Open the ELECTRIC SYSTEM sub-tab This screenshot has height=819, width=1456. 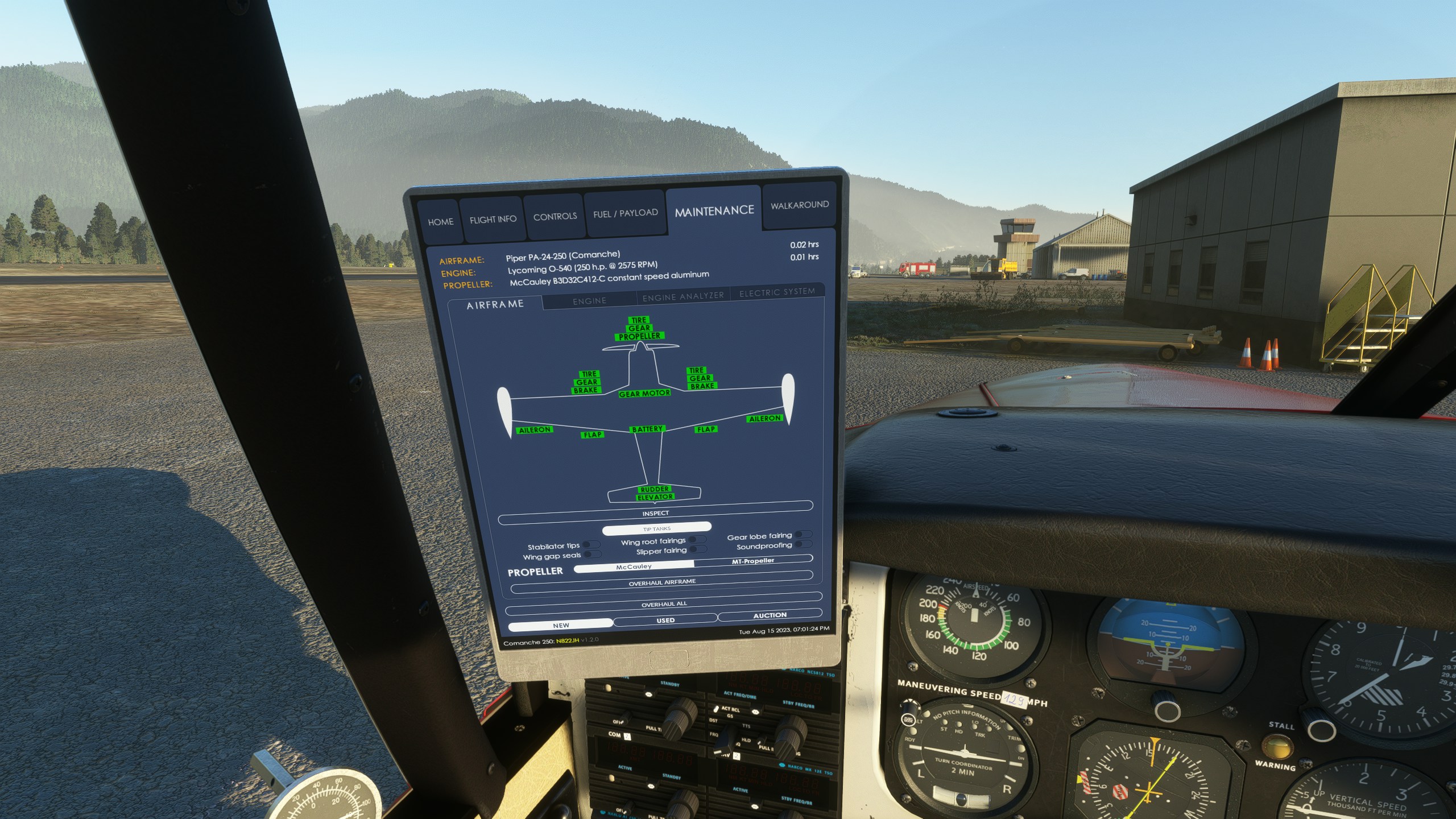(x=776, y=292)
